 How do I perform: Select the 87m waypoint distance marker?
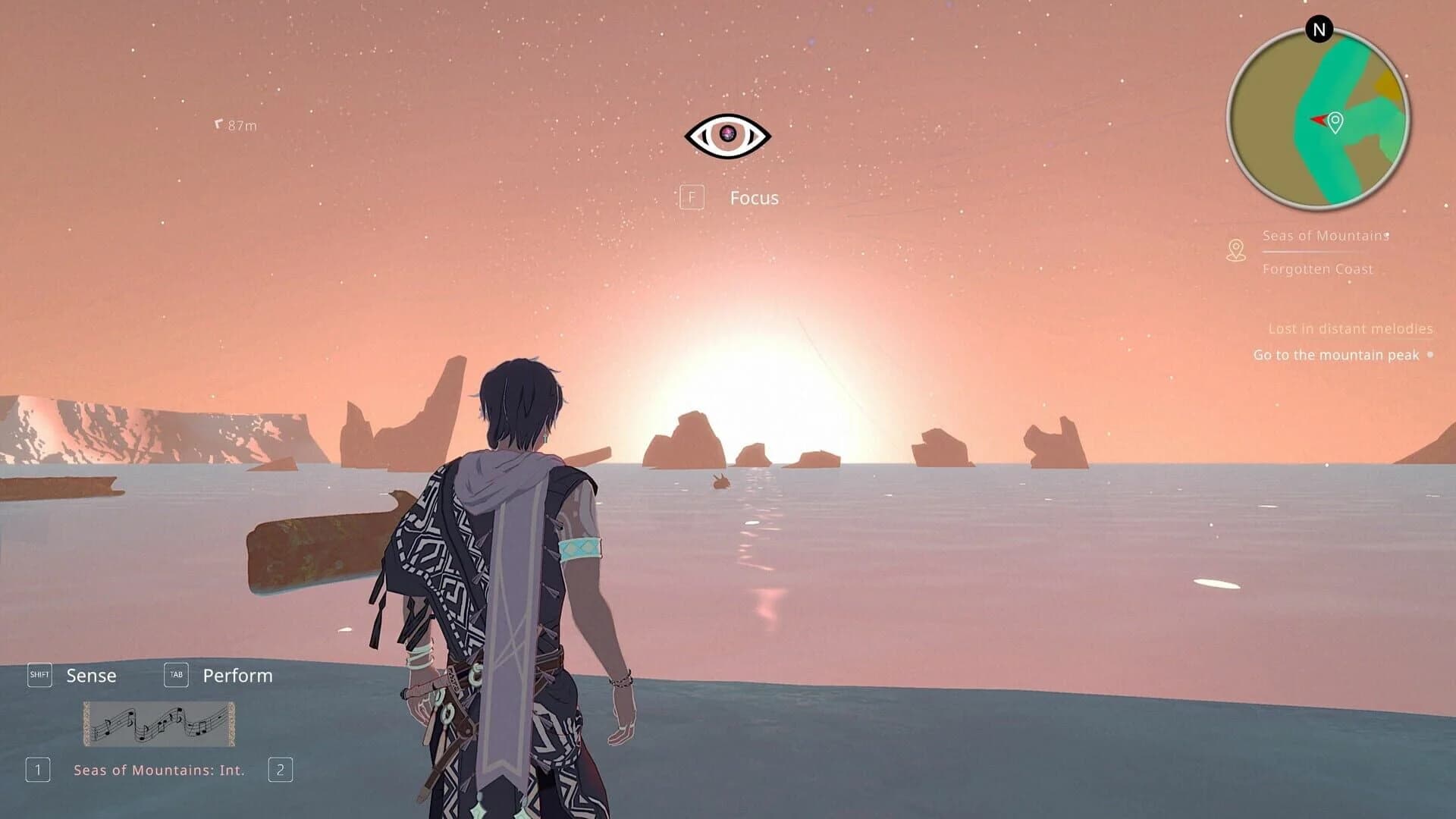click(236, 124)
